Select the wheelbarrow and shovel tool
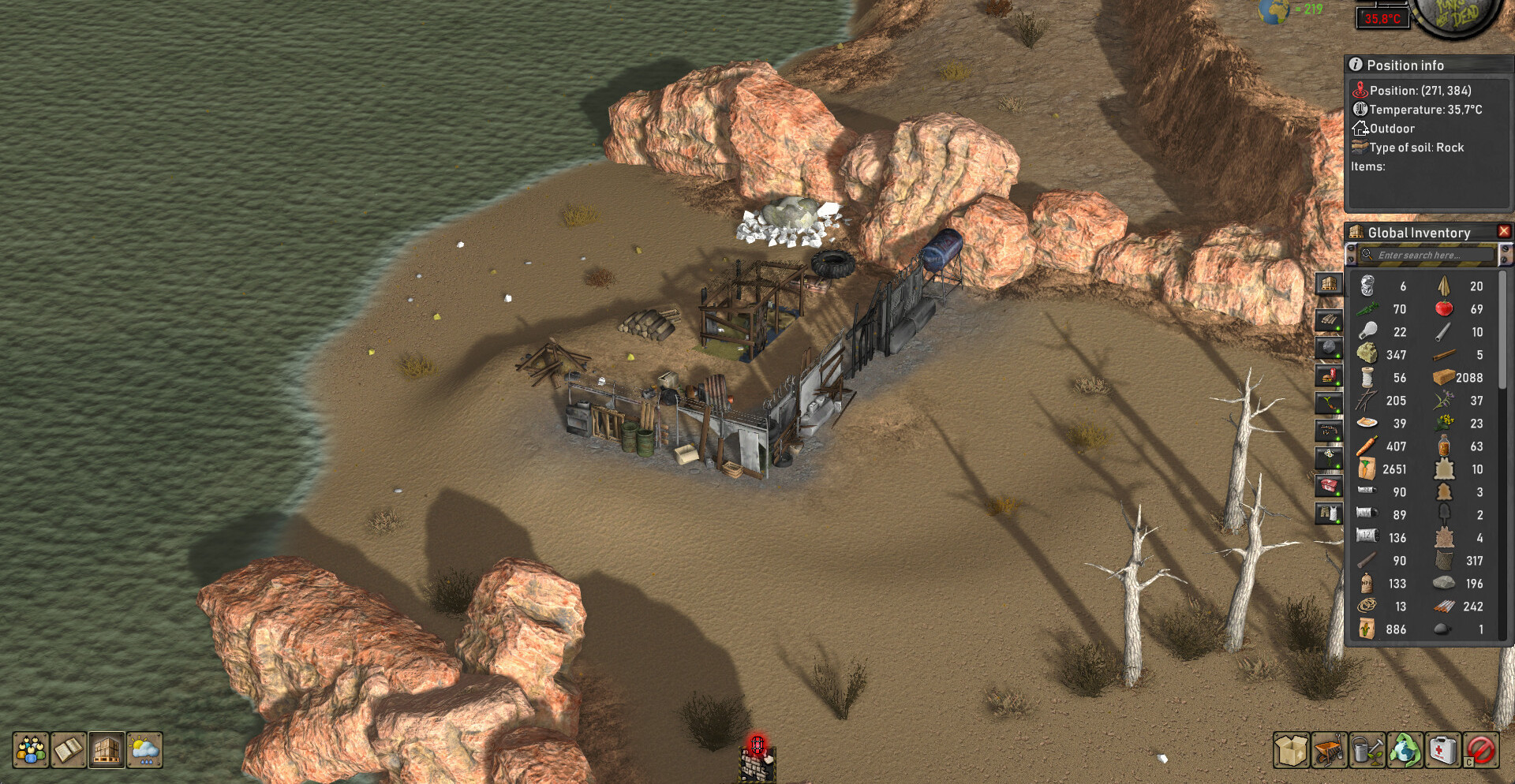Image resolution: width=1515 pixels, height=784 pixels. (1330, 750)
